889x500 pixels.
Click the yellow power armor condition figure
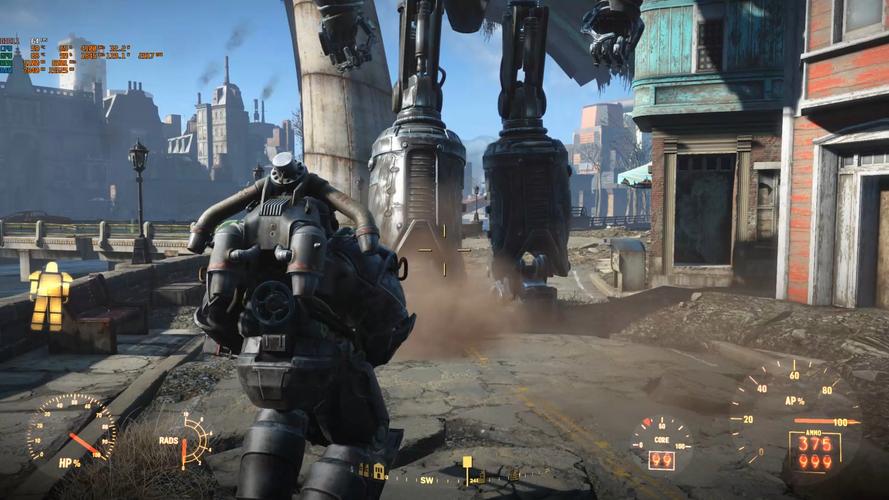[x=49, y=295]
